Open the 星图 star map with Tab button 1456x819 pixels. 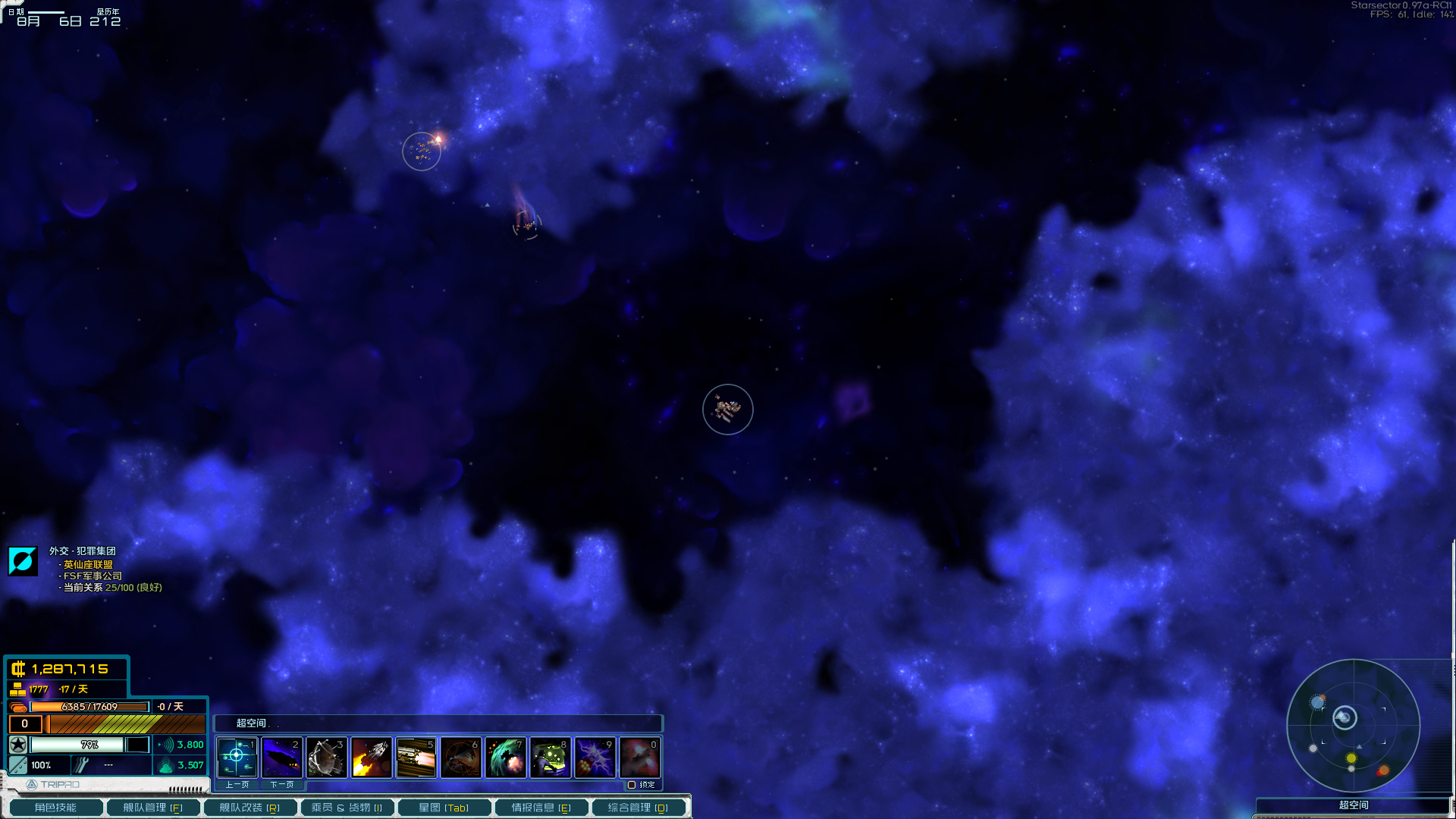tap(445, 807)
